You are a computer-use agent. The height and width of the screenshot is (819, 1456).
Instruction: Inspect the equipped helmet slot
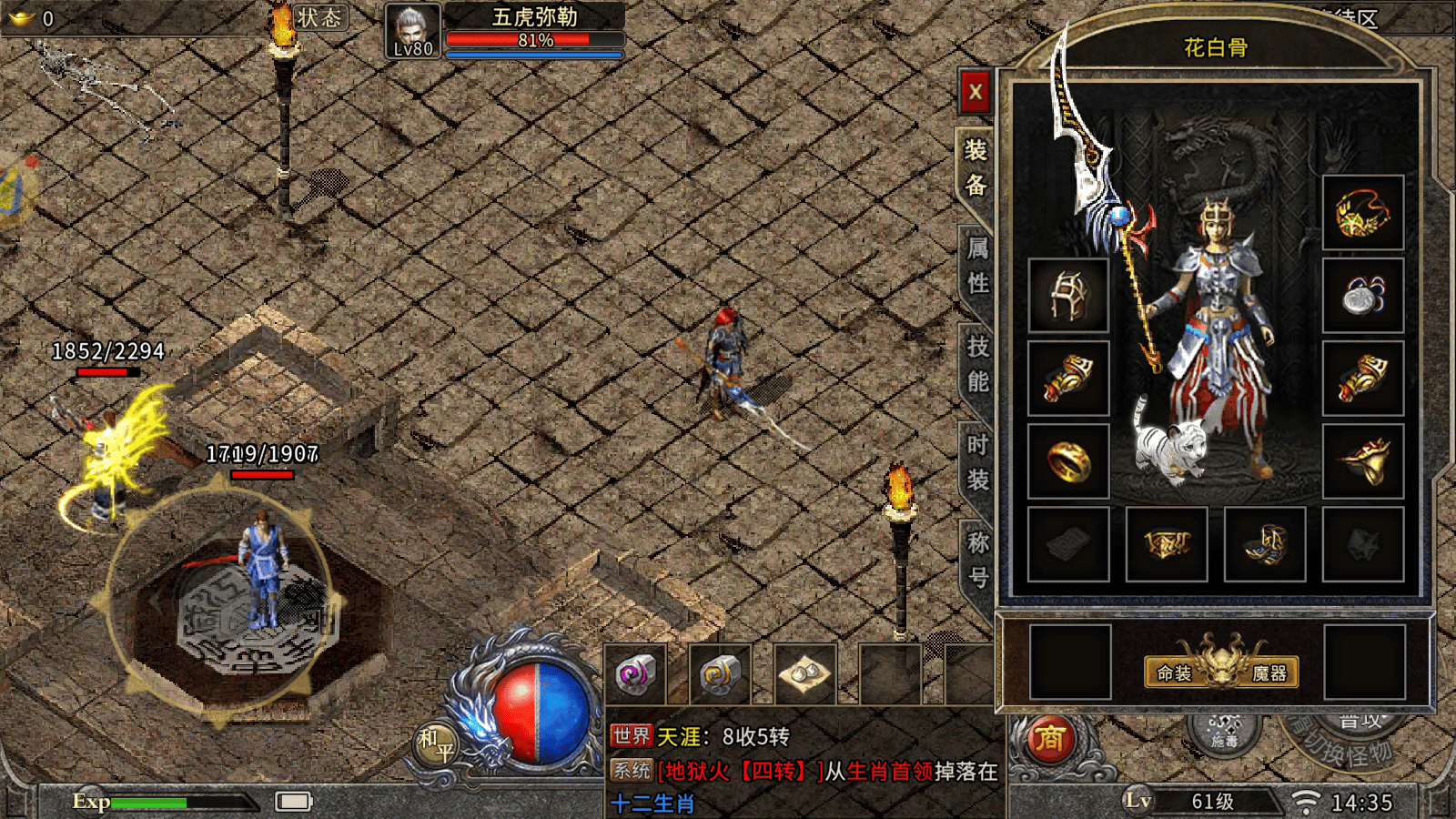click(x=1068, y=295)
